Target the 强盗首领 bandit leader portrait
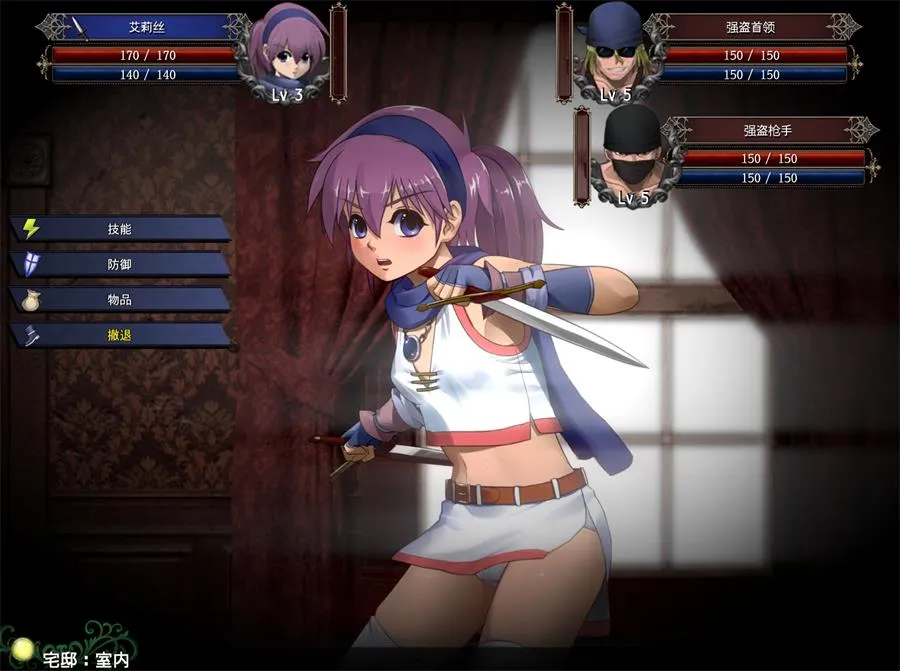The image size is (900, 671). (613, 50)
